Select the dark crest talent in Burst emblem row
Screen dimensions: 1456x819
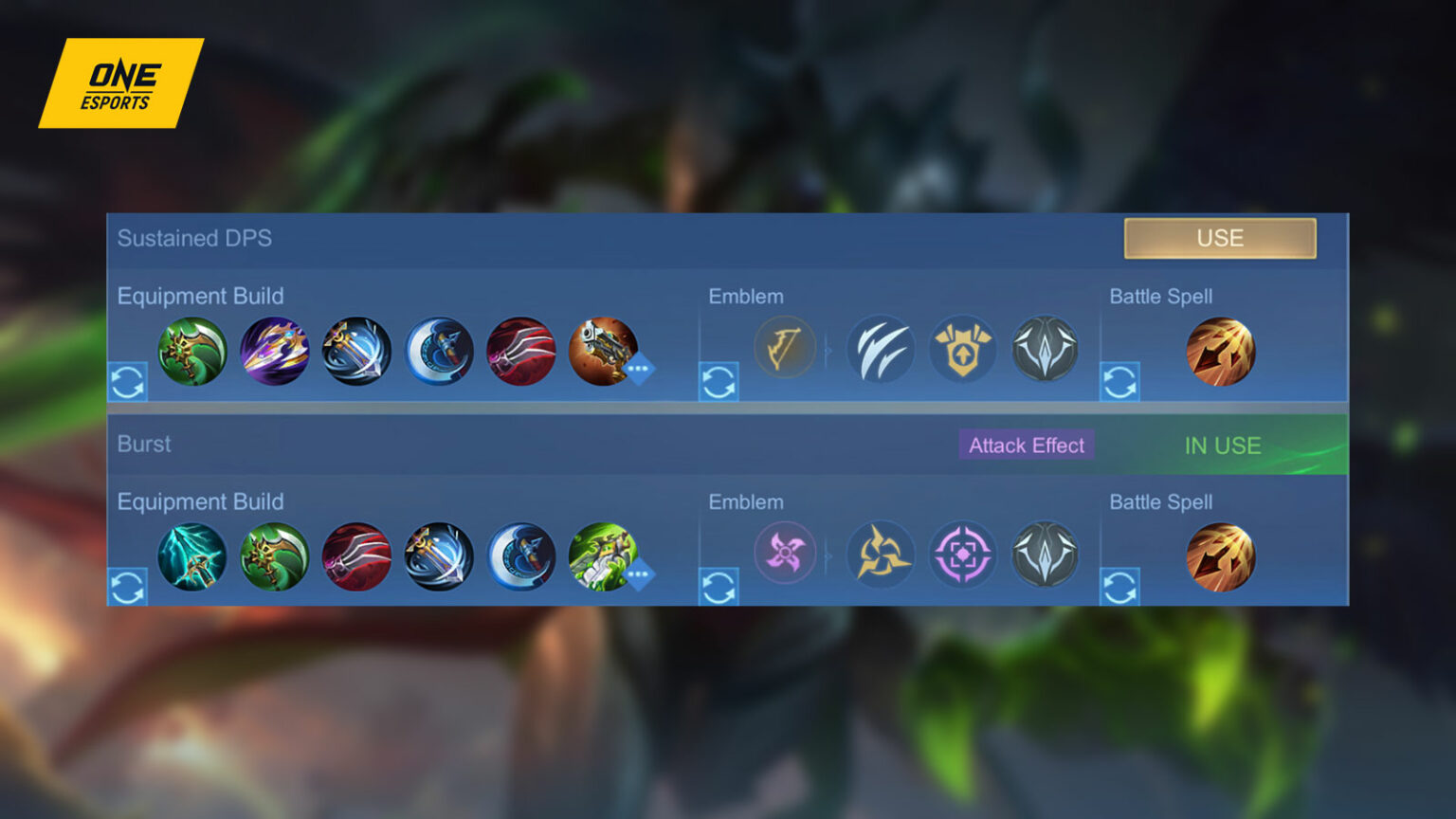pyautogui.click(x=1046, y=555)
